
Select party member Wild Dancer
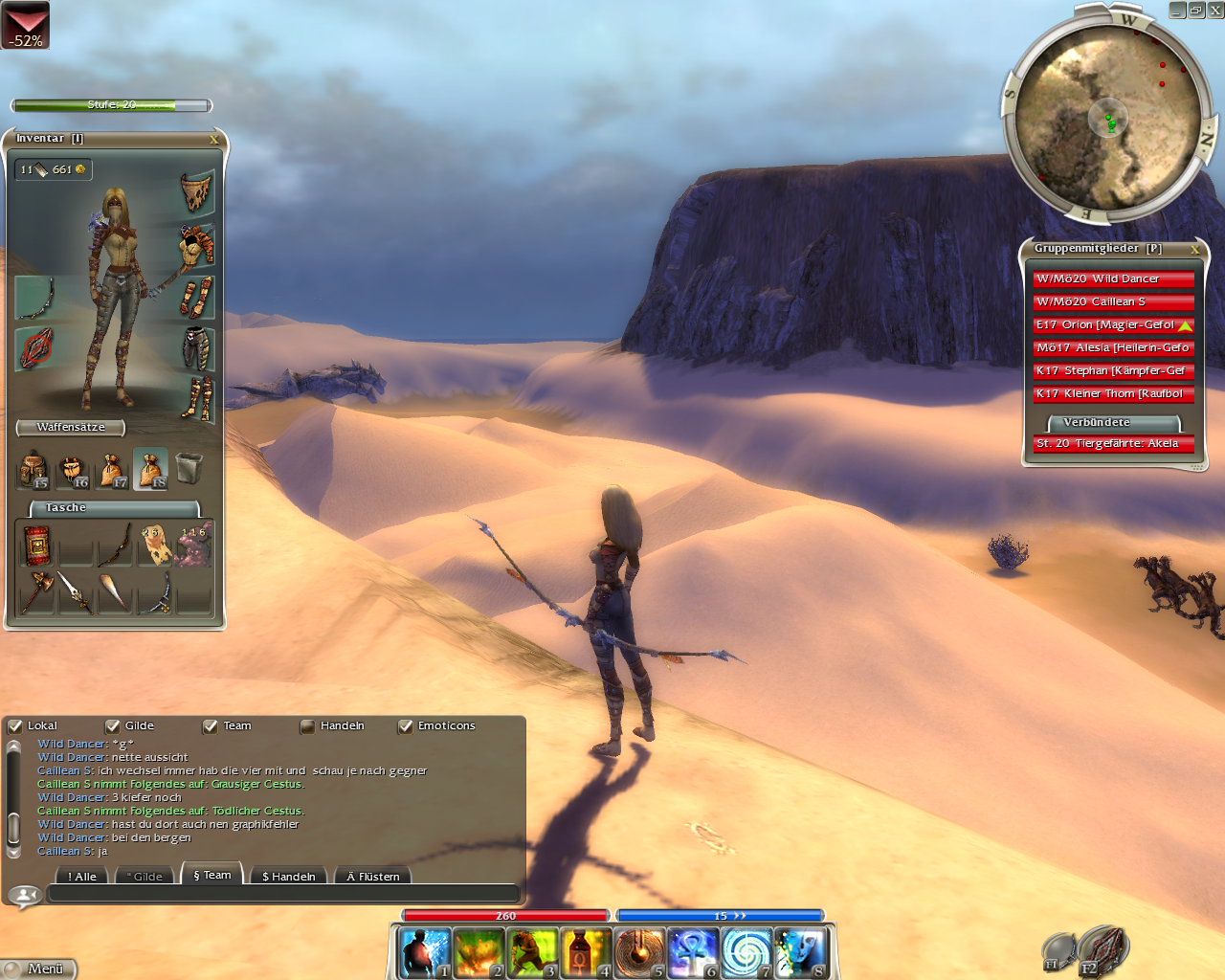coord(1113,278)
